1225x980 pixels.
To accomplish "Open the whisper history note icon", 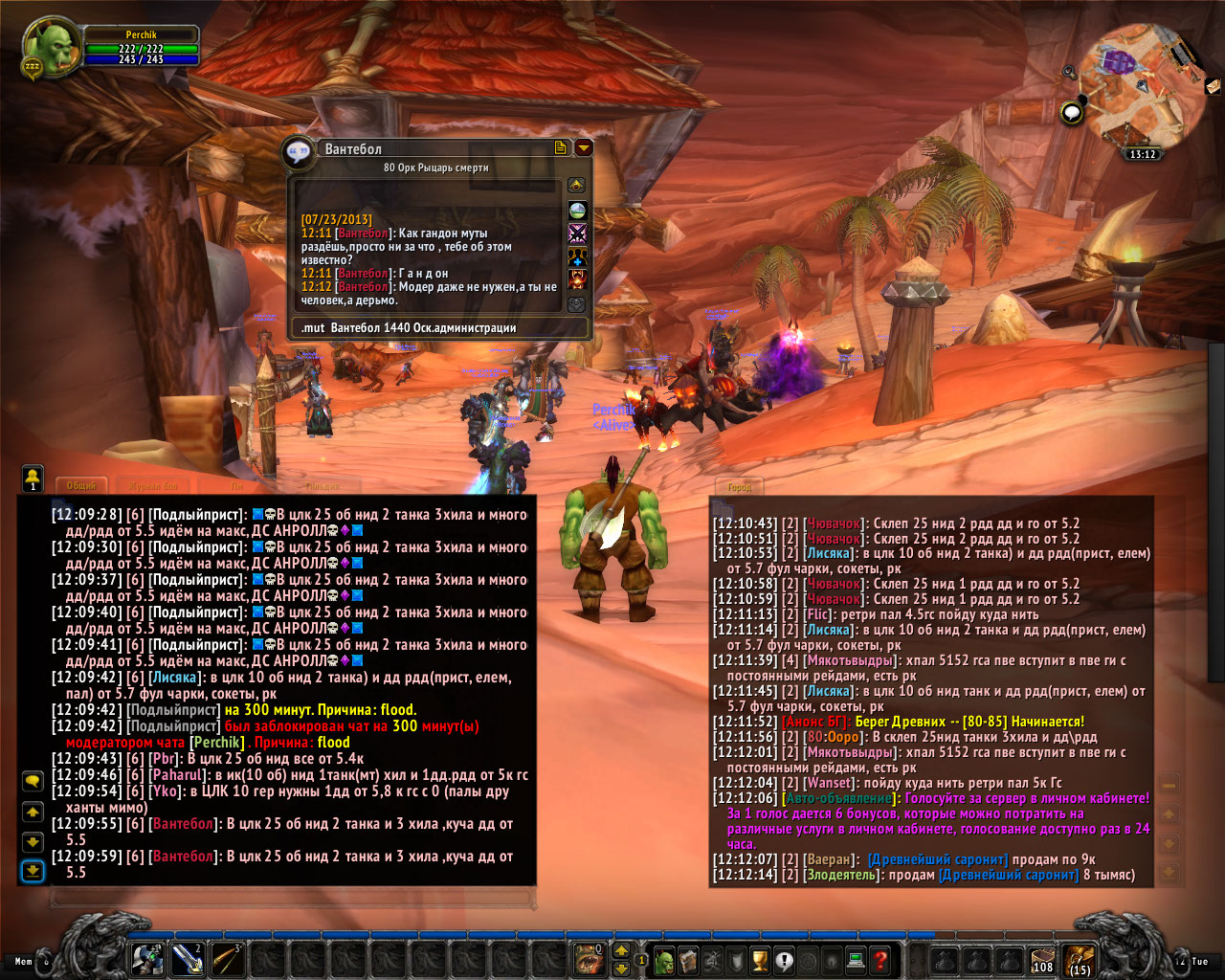I will (561, 147).
